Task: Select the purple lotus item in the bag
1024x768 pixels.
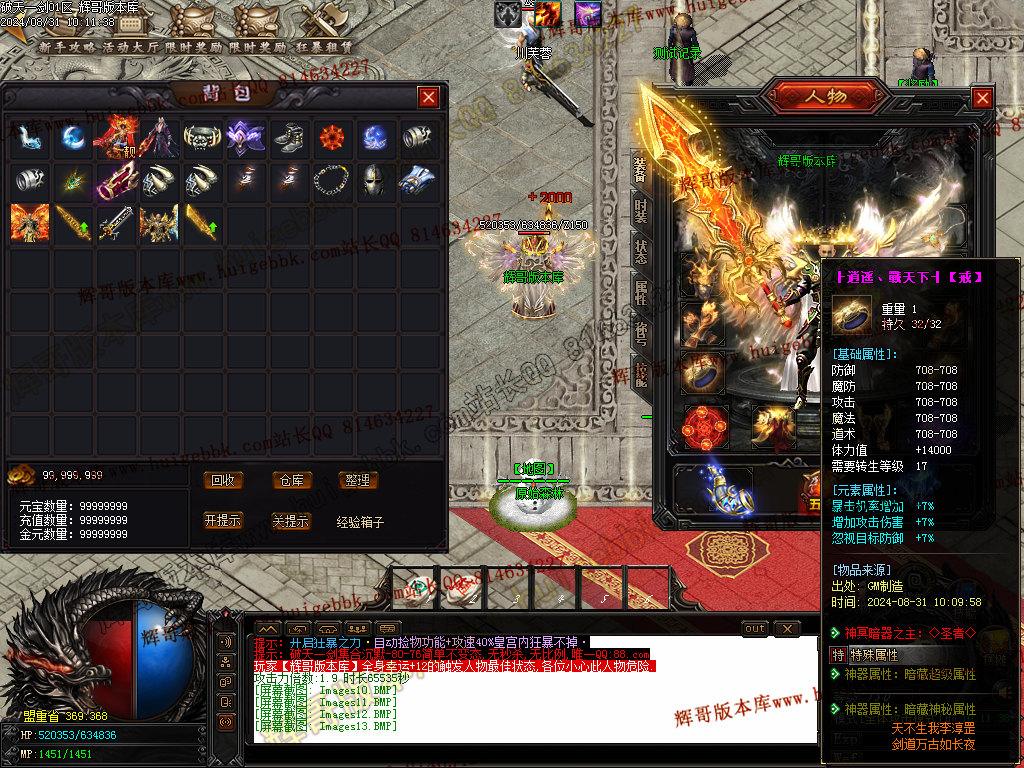Action: (243, 137)
